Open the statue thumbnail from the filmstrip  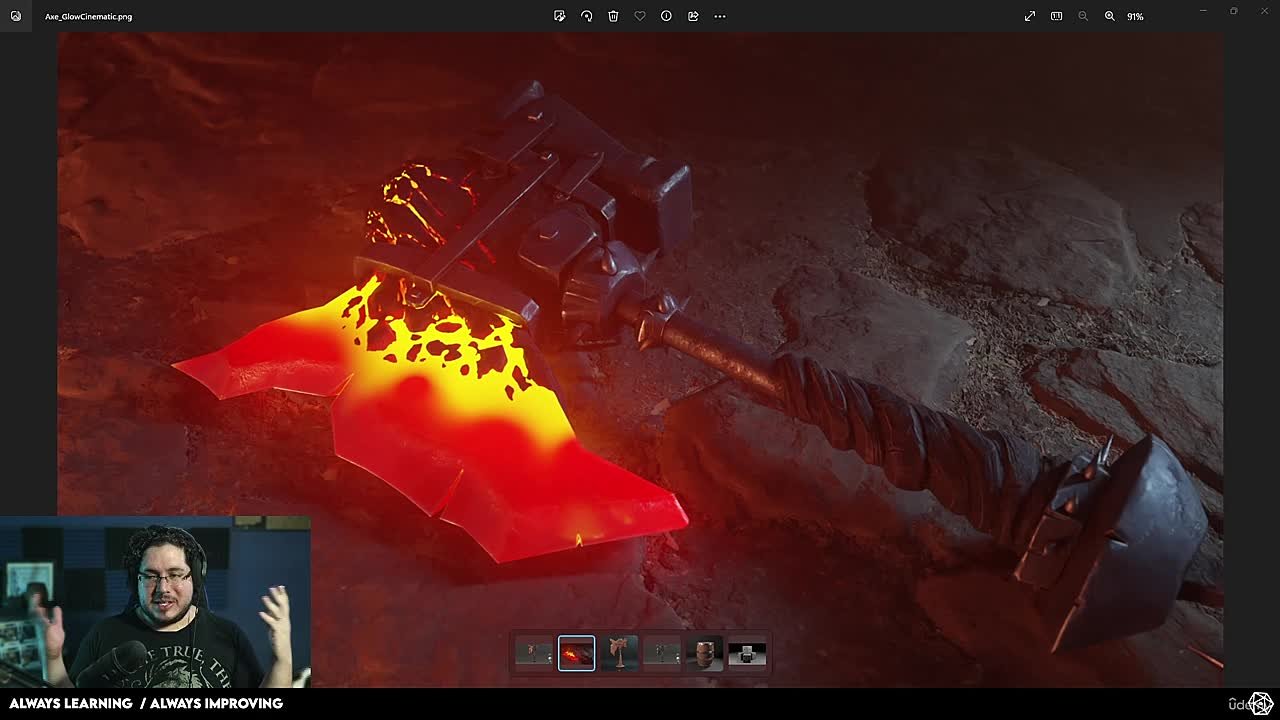[x=619, y=652]
